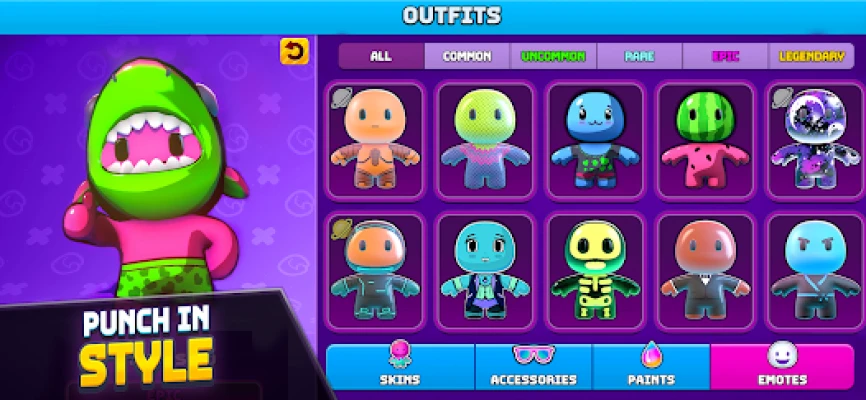Switch to the Accessories category
Viewport: 866px width, 400px height.
point(533,366)
